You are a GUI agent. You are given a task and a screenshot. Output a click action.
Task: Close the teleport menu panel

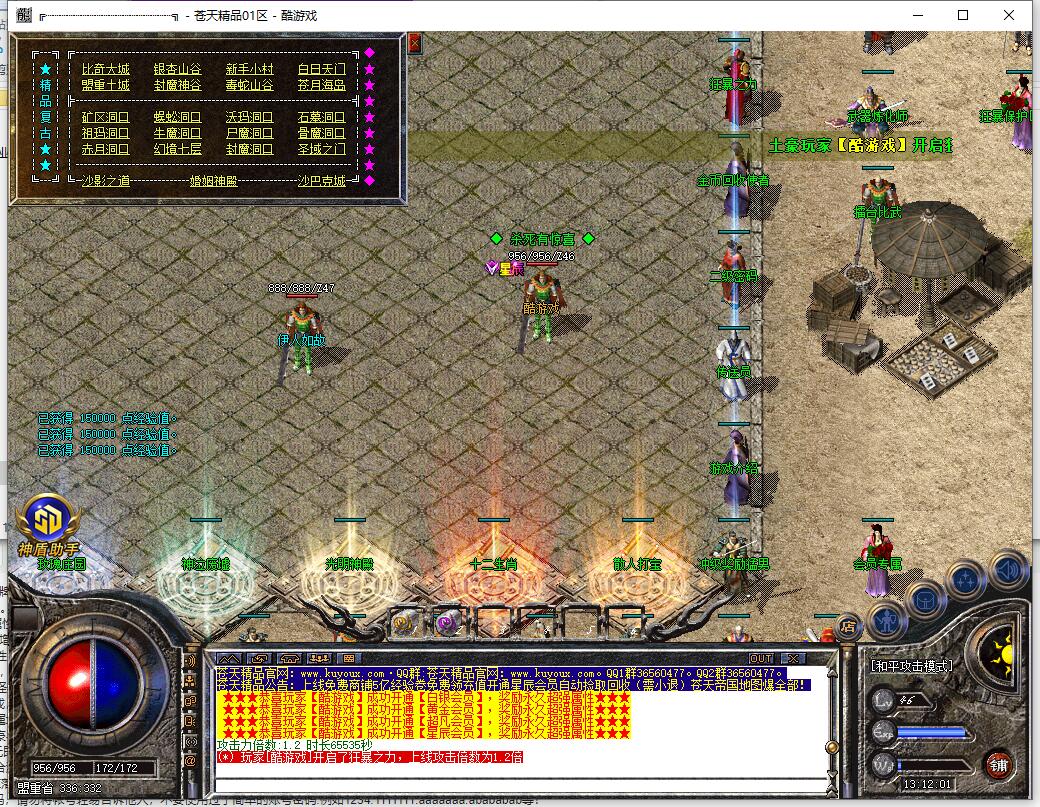click(x=414, y=43)
